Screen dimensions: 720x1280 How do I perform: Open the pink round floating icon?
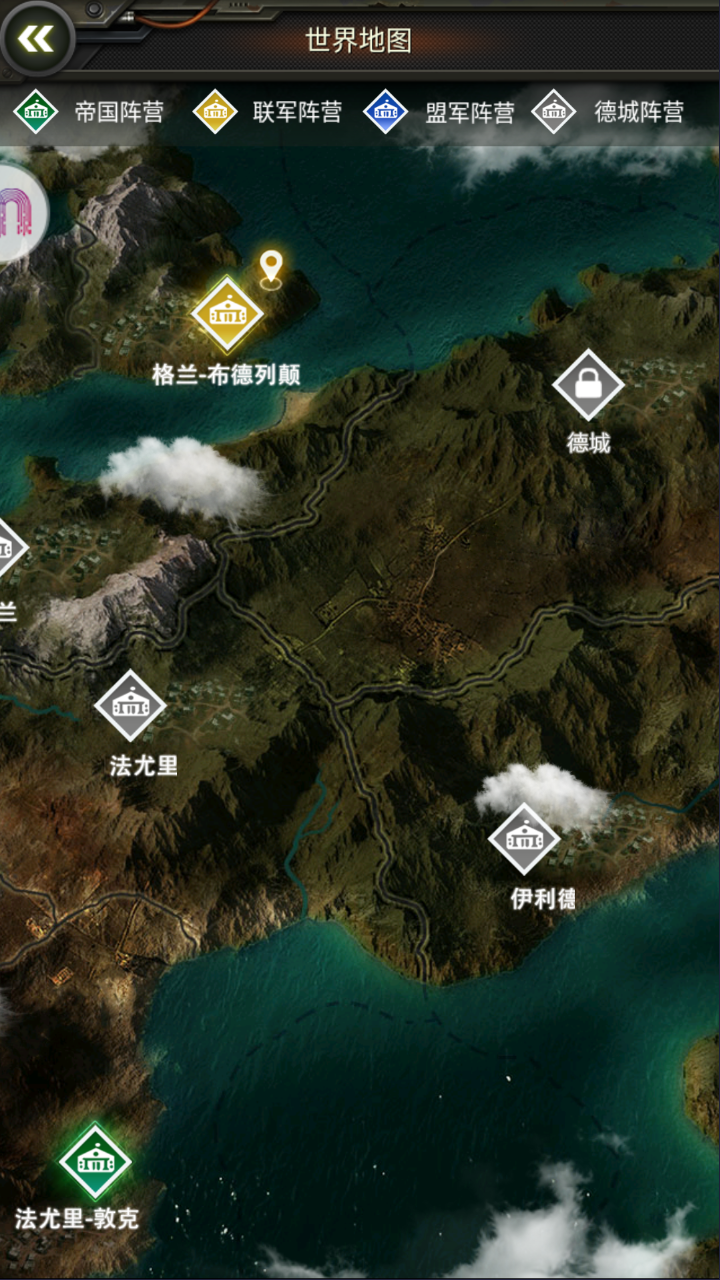[18, 212]
